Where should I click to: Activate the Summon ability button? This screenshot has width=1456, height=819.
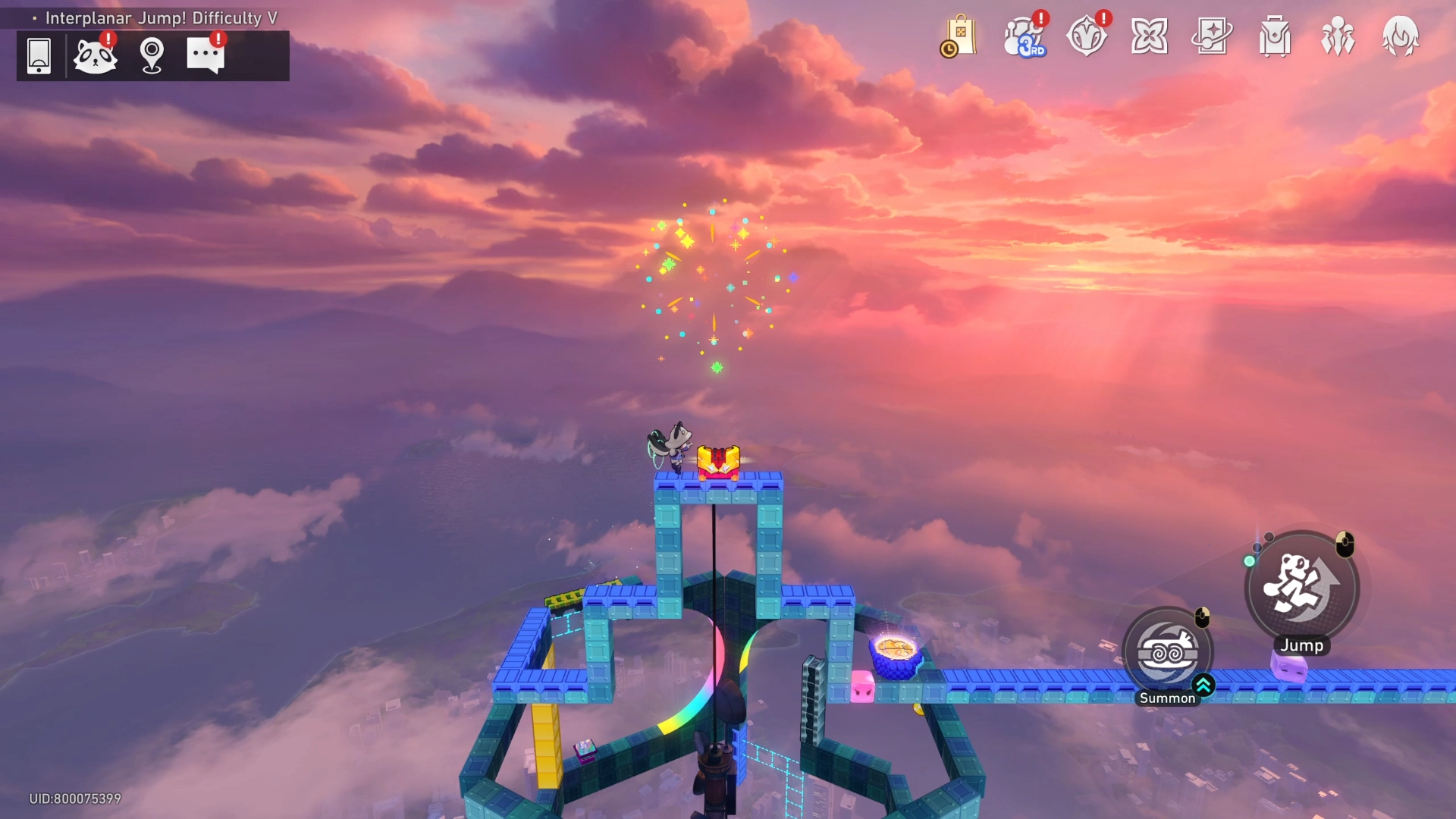[x=1168, y=654]
